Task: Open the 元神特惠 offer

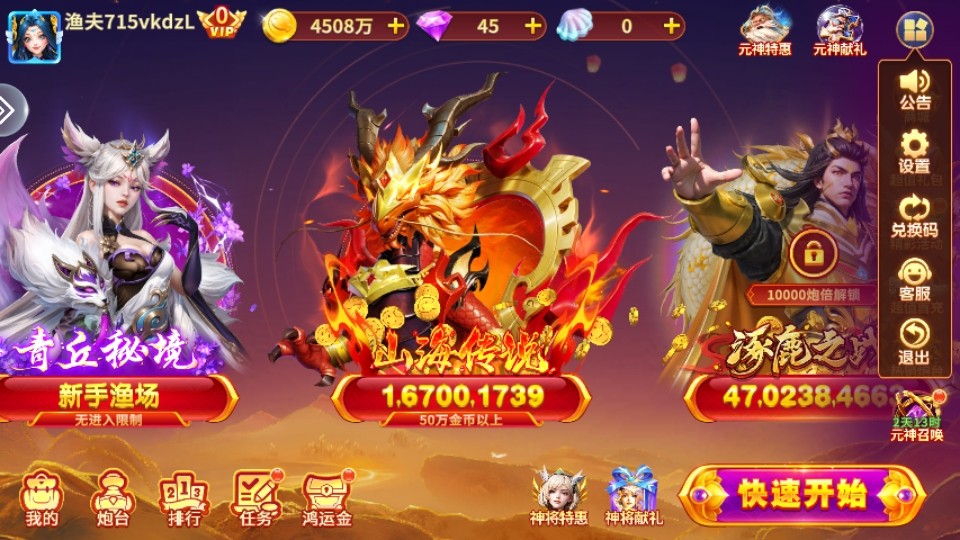Action: (765, 31)
